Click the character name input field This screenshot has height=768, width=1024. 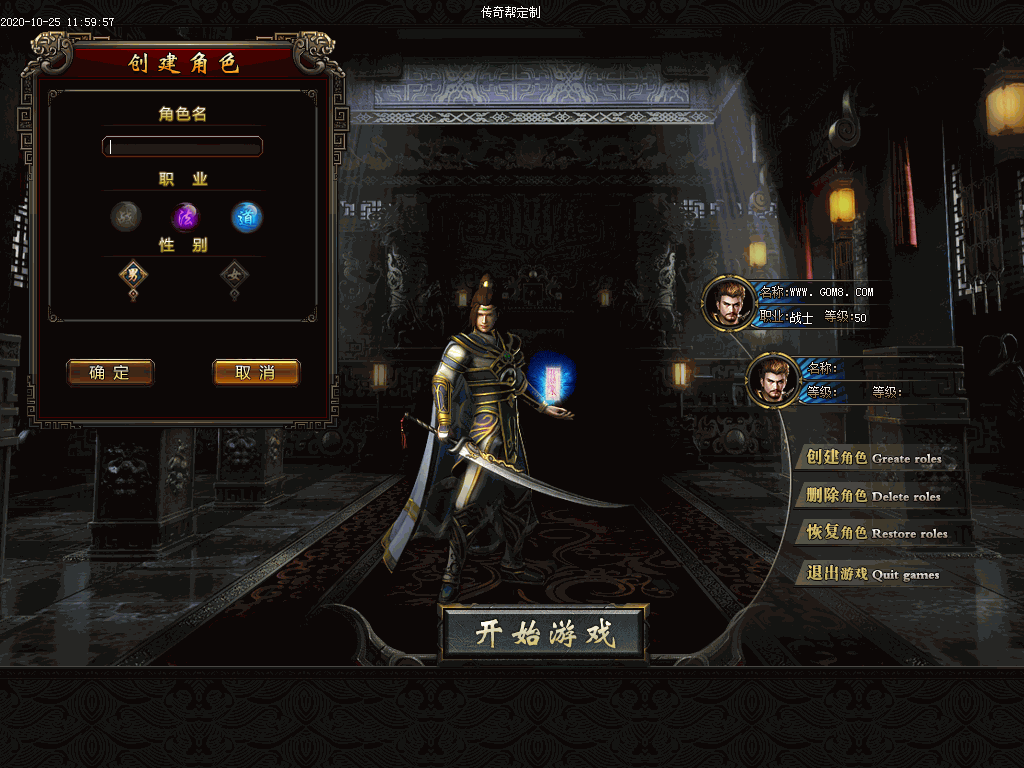click(x=183, y=147)
